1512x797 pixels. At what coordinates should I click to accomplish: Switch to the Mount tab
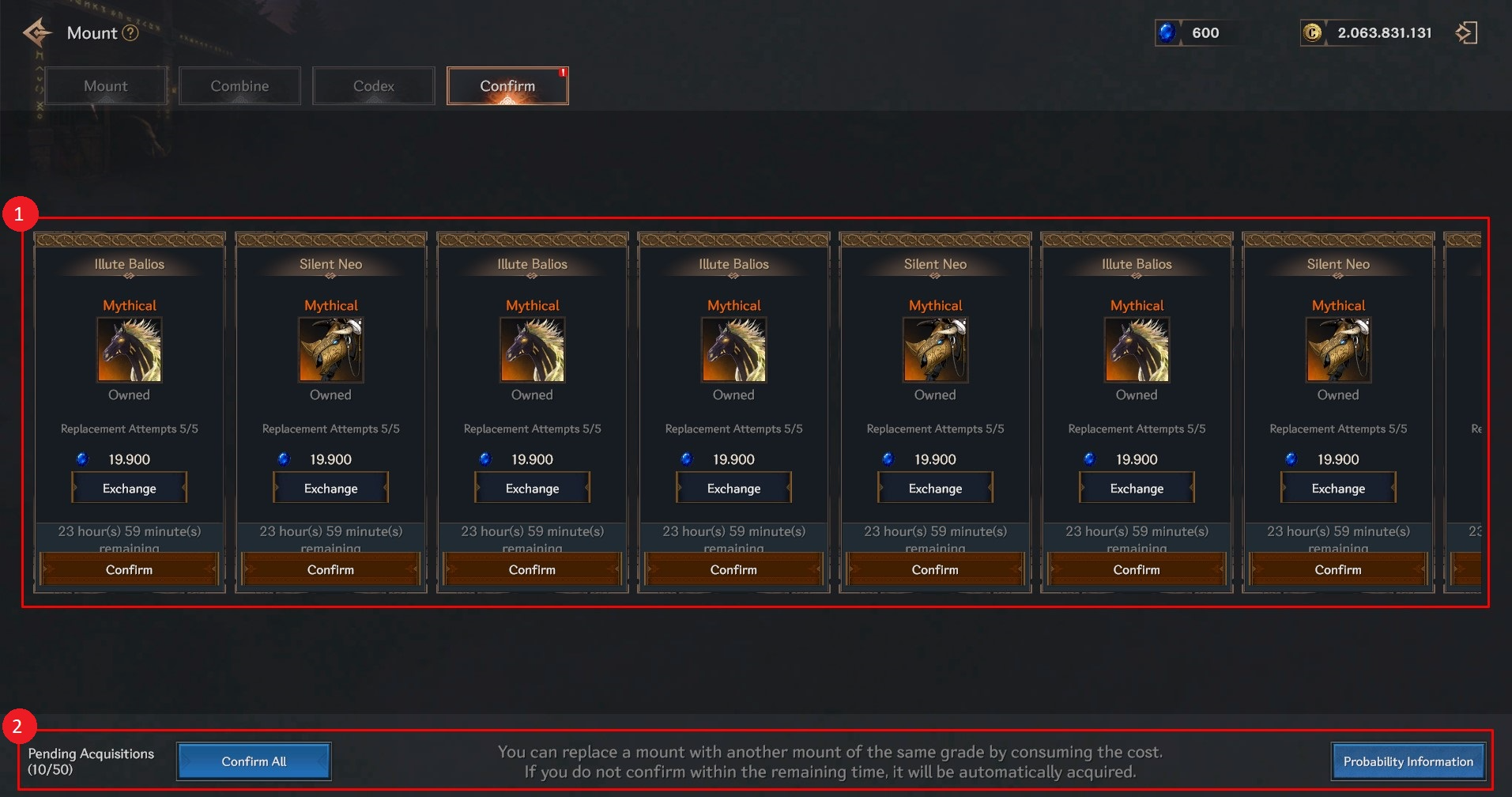(x=106, y=86)
